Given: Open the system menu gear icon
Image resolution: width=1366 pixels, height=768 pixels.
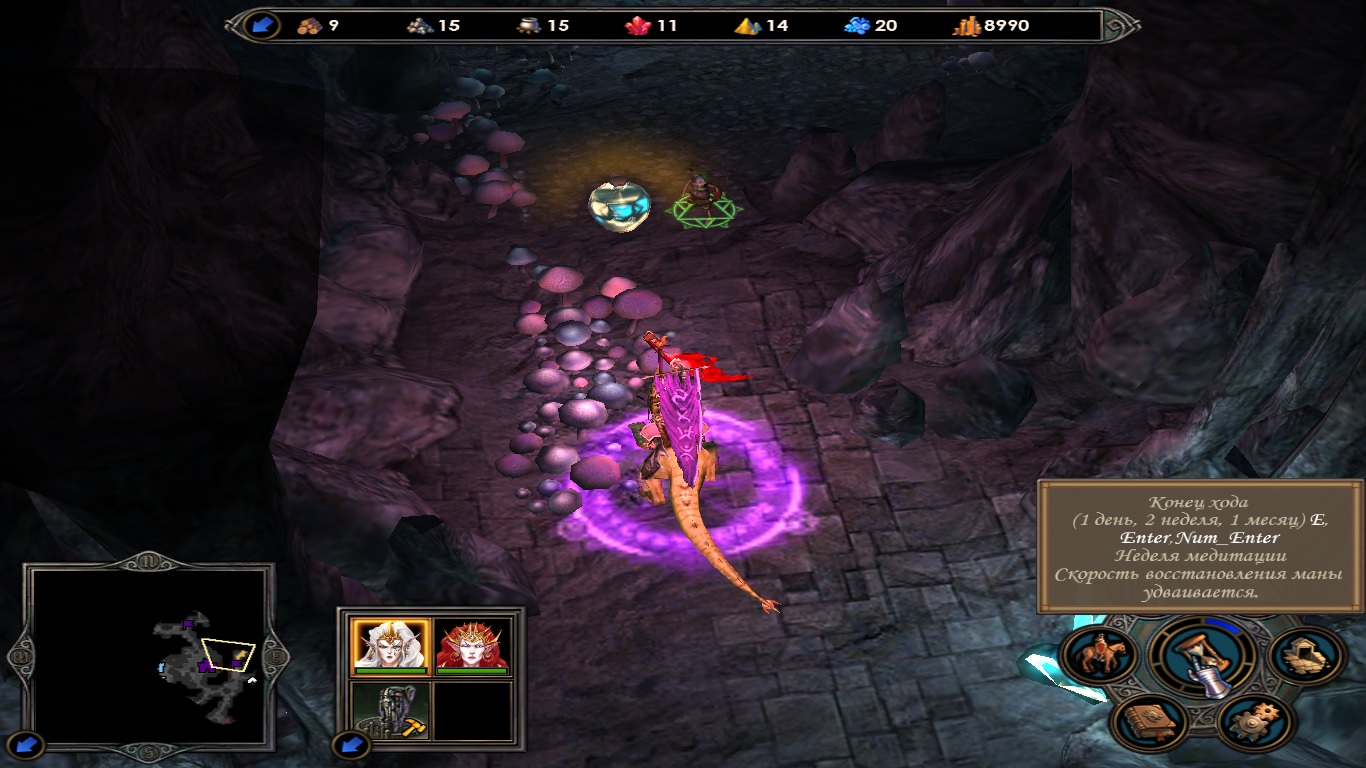Looking at the screenshot, I should [x=1257, y=721].
